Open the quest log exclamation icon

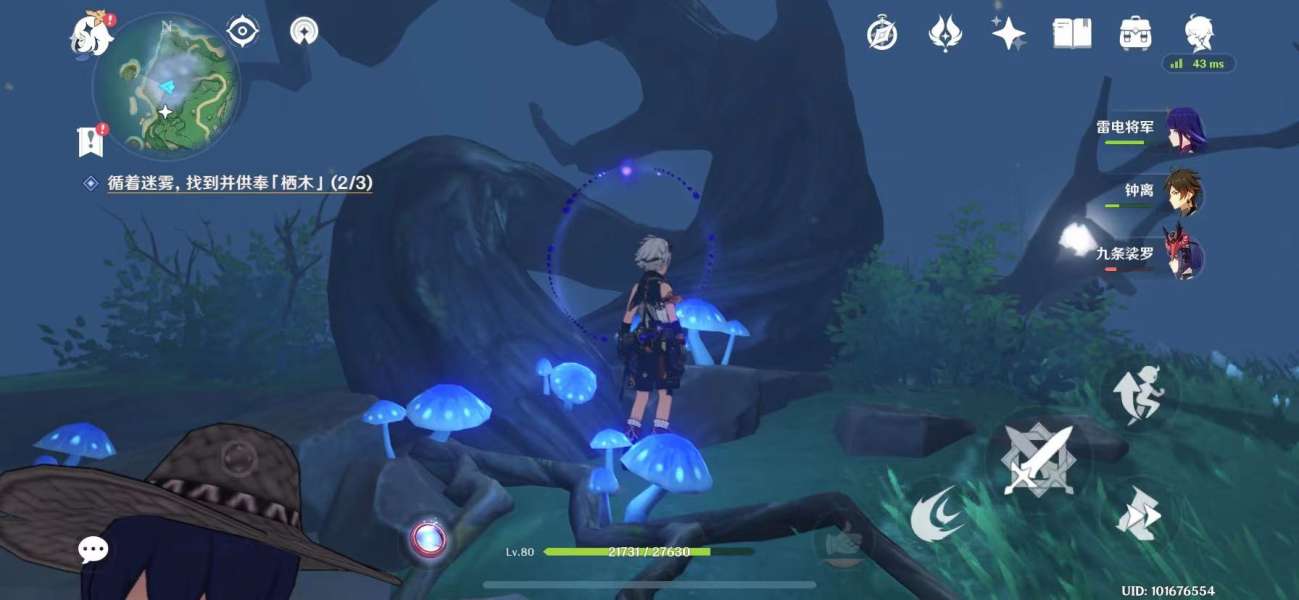click(91, 141)
